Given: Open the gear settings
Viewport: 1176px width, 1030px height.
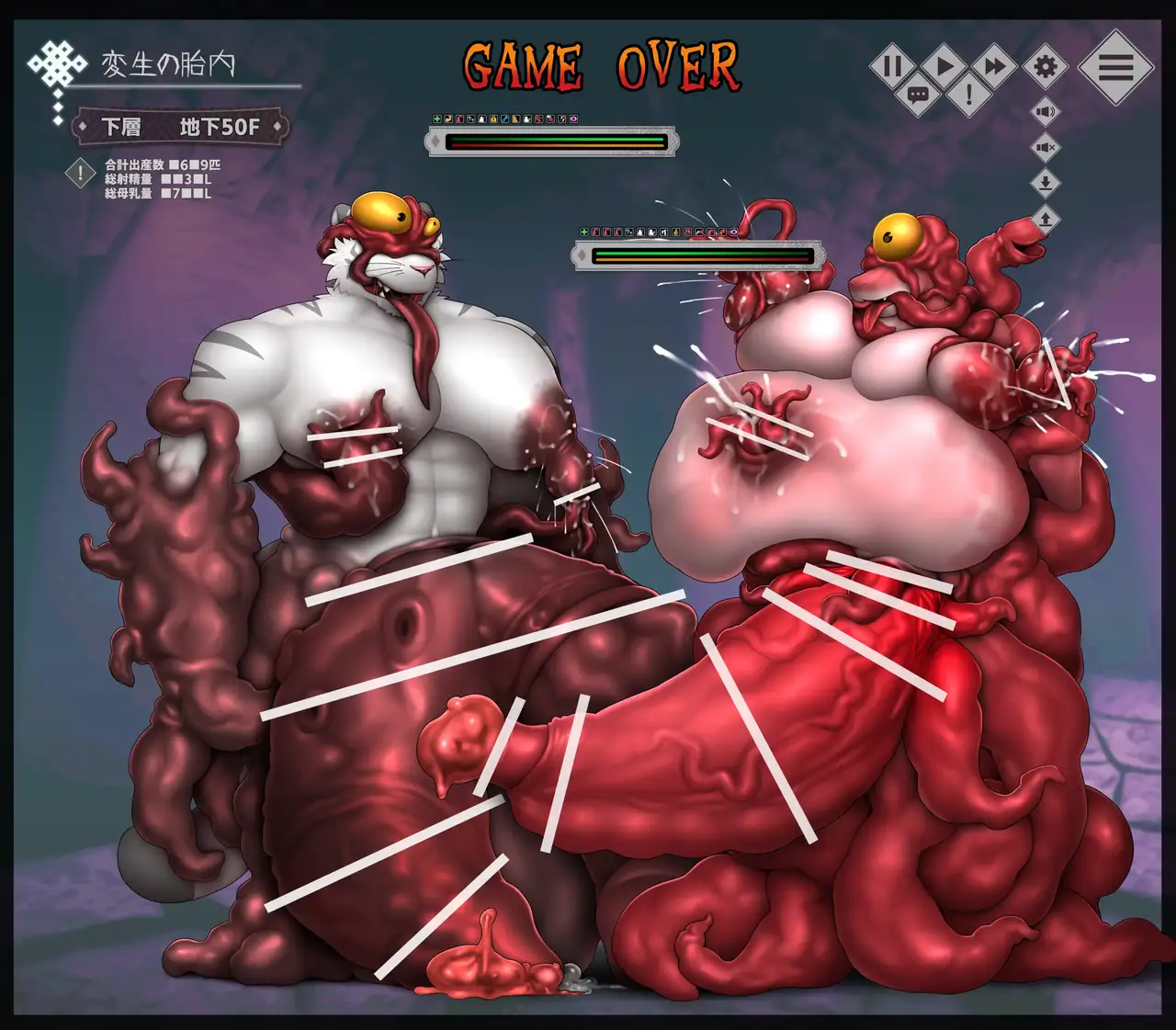Looking at the screenshot, I should coord(1046,66).
